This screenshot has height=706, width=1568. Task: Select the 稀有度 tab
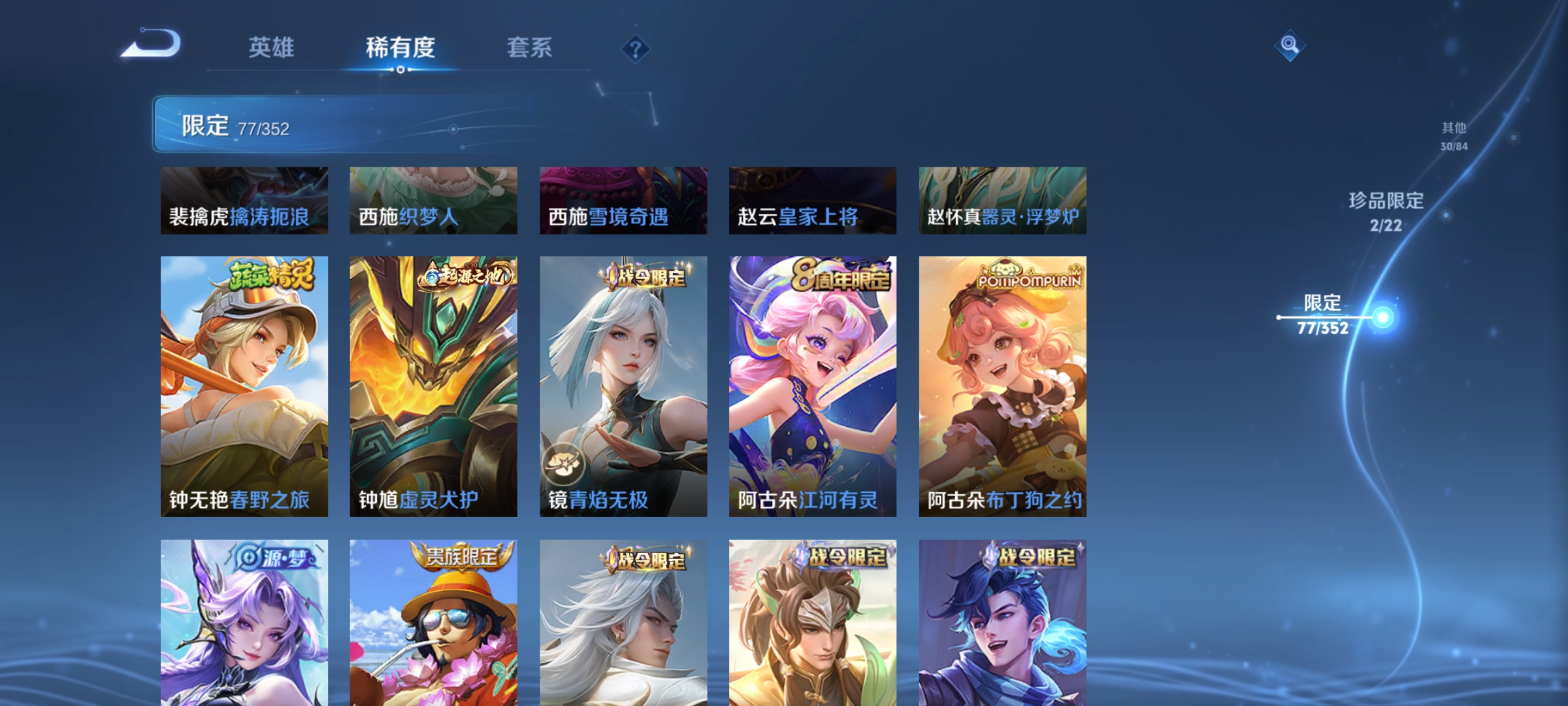pos(399,47)
